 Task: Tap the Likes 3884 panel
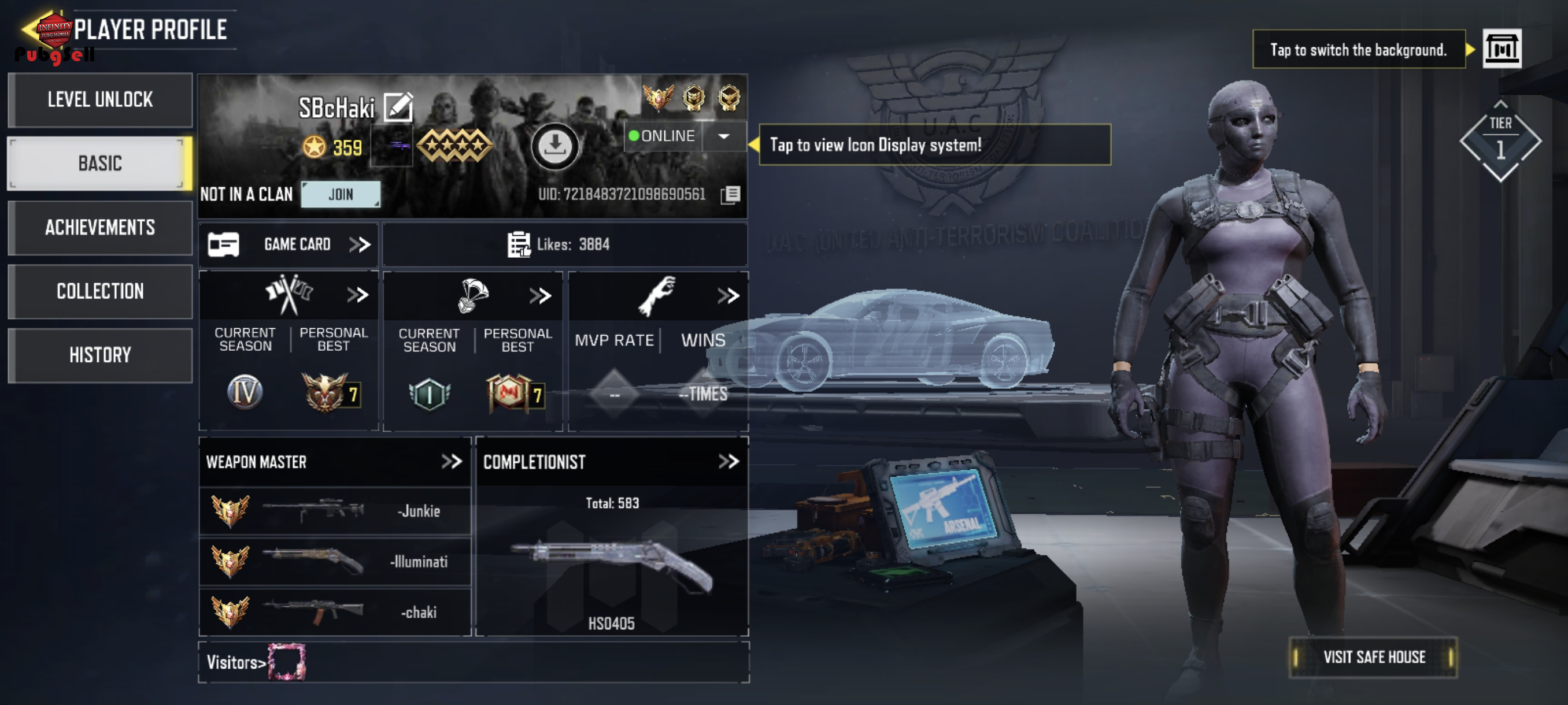564,244
